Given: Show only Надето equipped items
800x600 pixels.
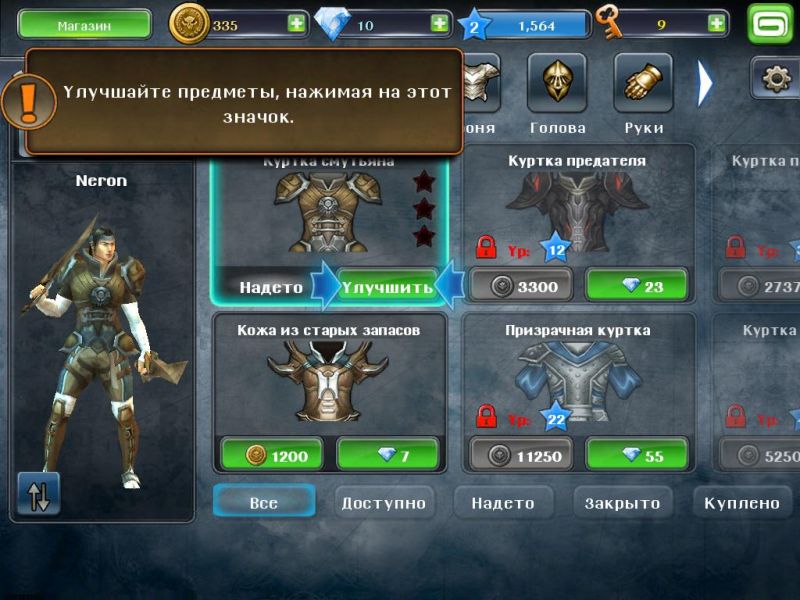Looking at the screenshot, I should (503, 503).
